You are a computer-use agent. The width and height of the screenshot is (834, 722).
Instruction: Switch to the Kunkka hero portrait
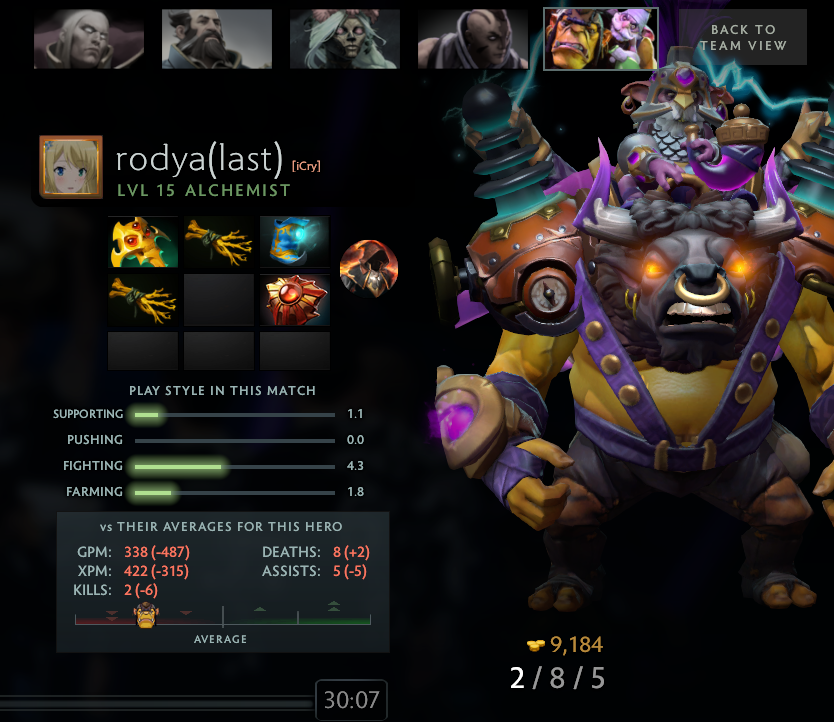pyautogui.click(x=217, y=40)
